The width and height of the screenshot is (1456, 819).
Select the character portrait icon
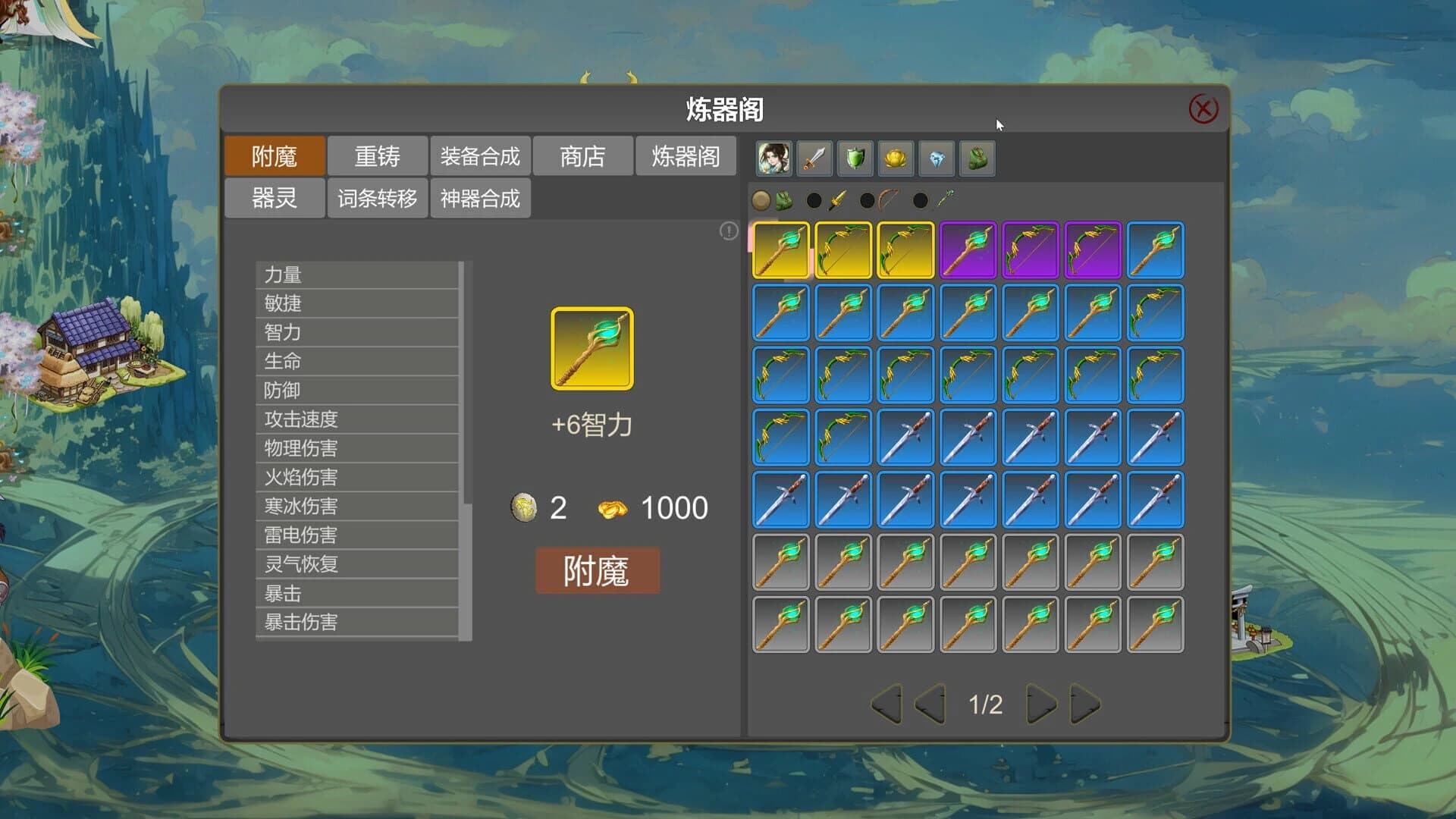[x=773, y=157]
